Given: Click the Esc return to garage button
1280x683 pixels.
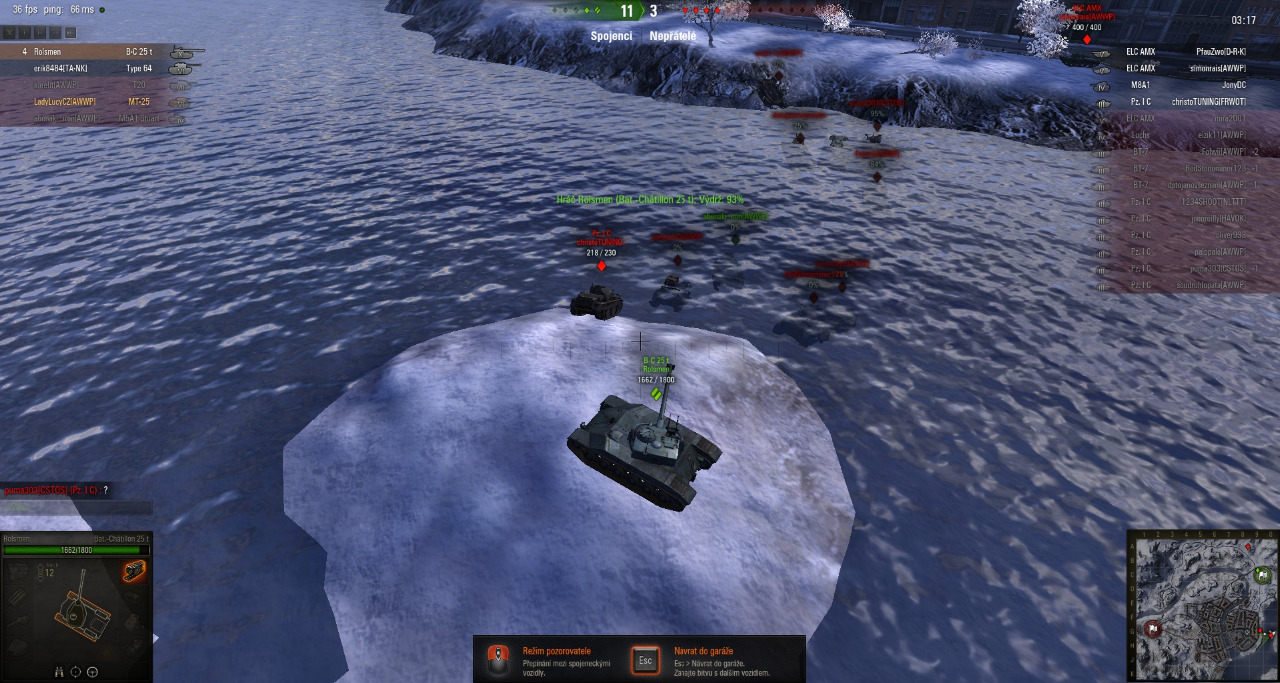Looking at the screenshot, I should (x=645, y=660).
